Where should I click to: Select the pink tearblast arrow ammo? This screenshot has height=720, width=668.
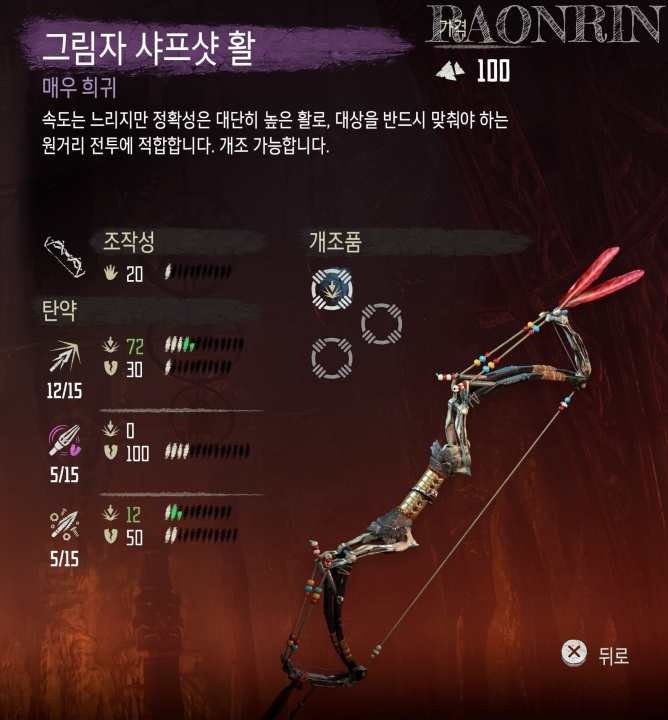click(x=65, y=438)
